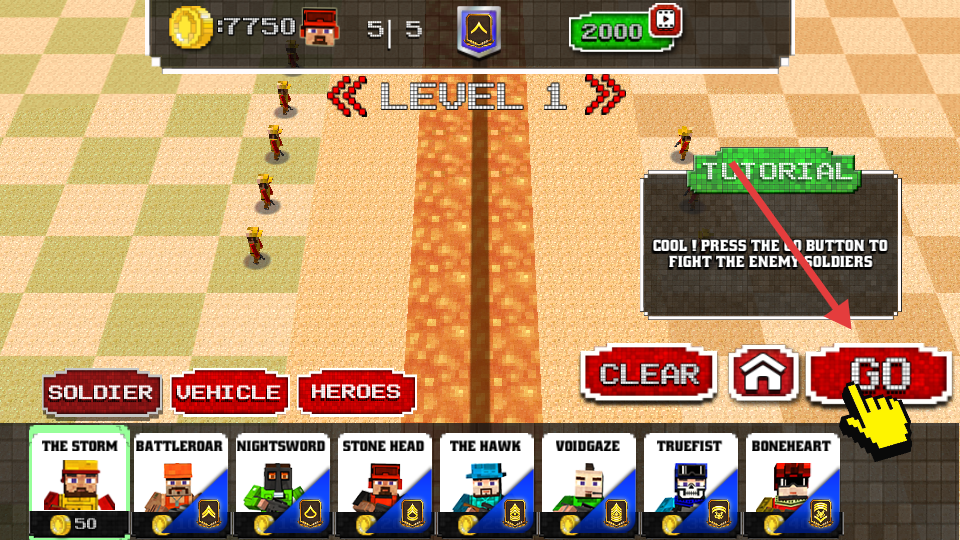Open the Vehicle category

pyautogui.click(x=230, y=393)
